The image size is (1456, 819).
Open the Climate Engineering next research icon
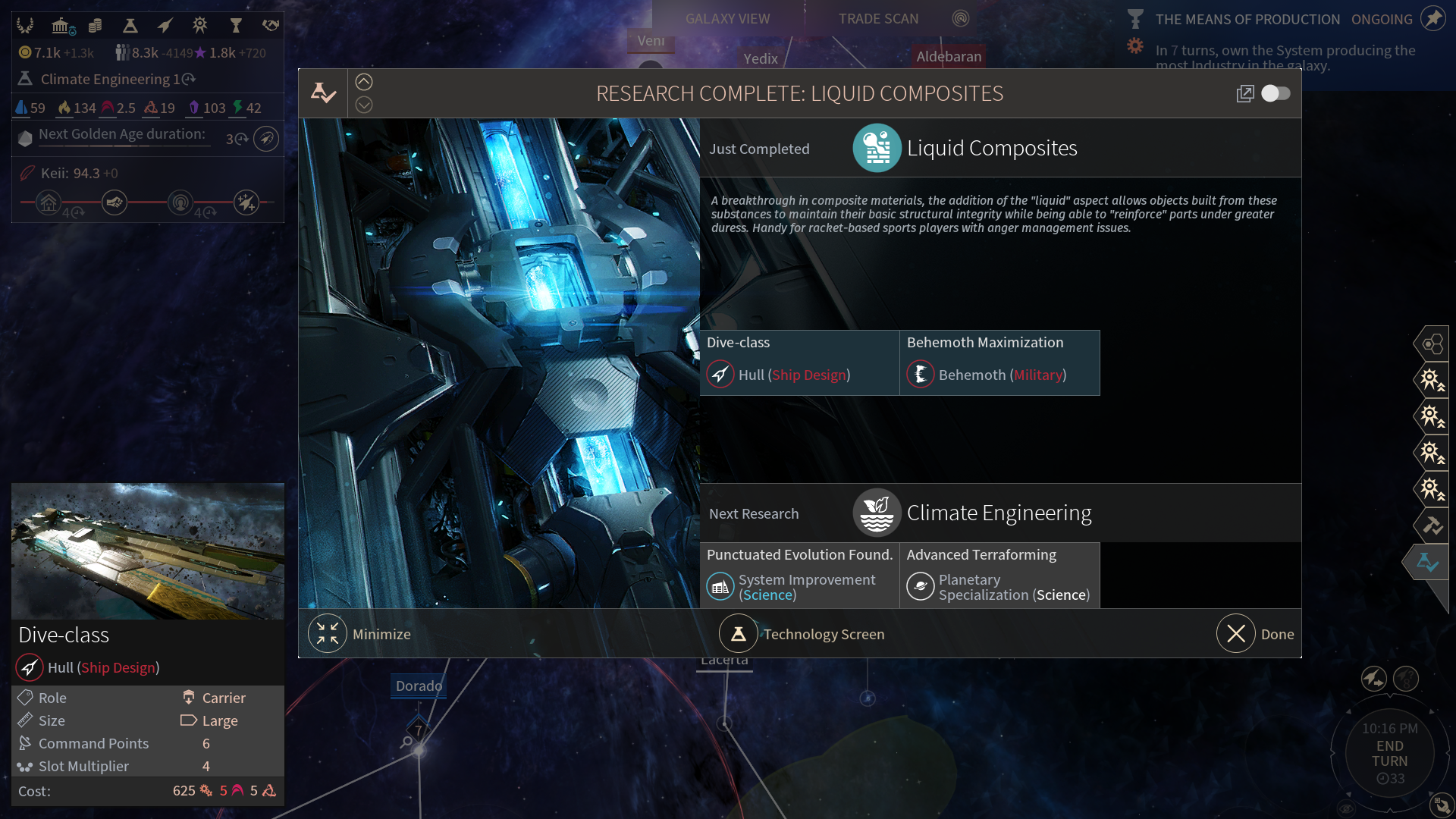(x=877, y=513)
